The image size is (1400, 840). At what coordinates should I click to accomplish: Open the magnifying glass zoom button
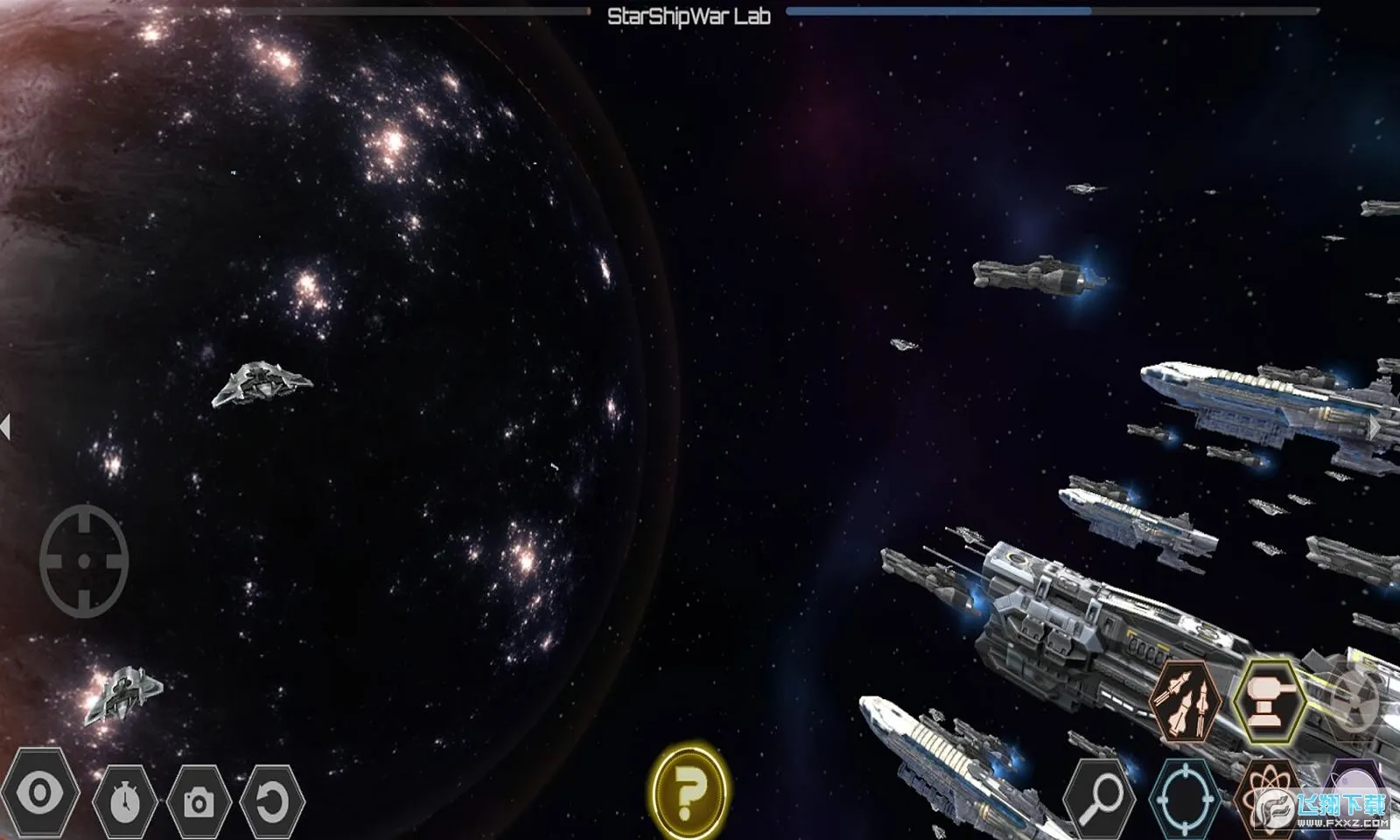tap(1100, 797)
